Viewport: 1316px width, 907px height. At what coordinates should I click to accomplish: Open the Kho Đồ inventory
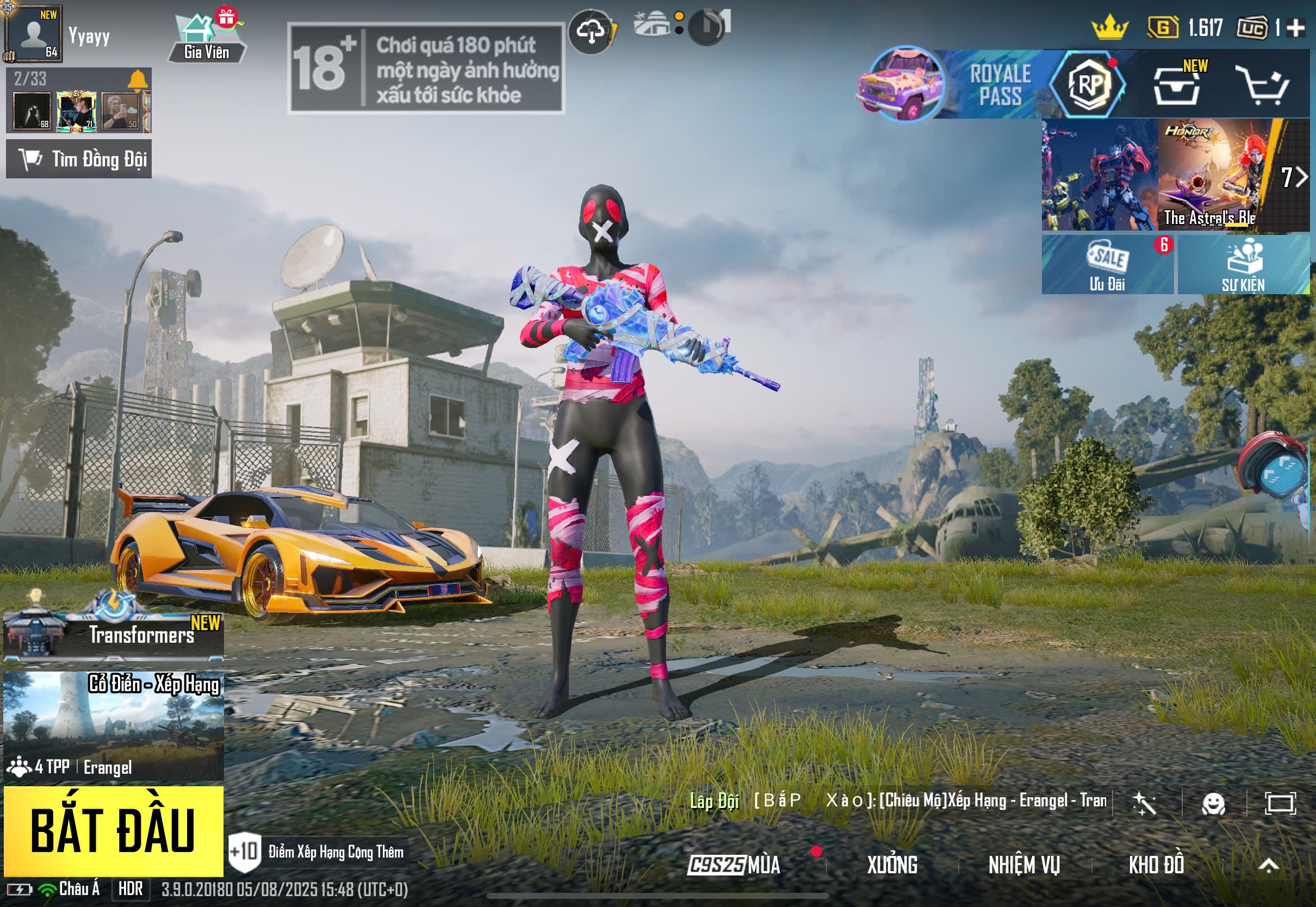(1156, 865)
